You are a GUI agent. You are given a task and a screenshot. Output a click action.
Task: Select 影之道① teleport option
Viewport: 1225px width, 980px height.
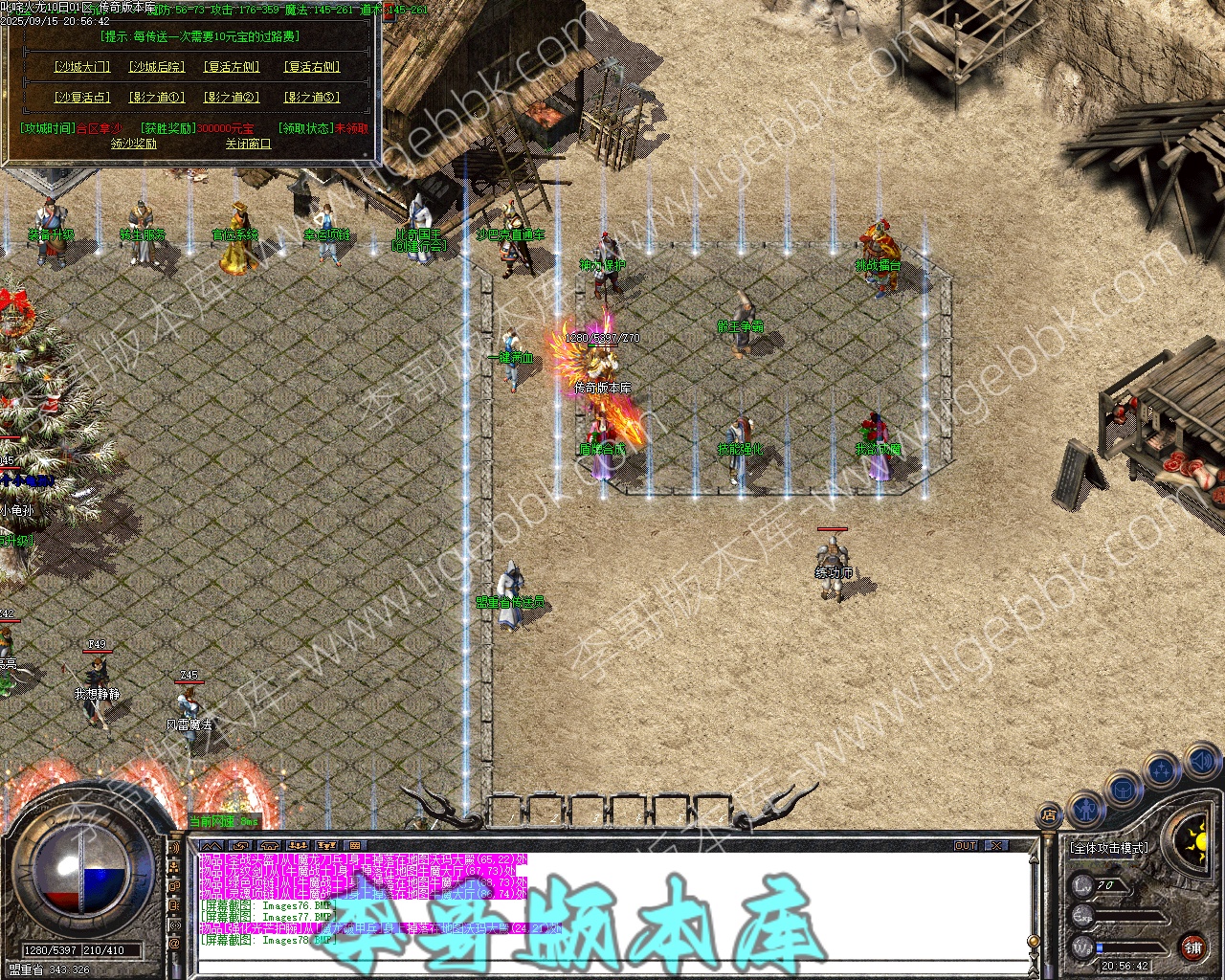point(158,97)
